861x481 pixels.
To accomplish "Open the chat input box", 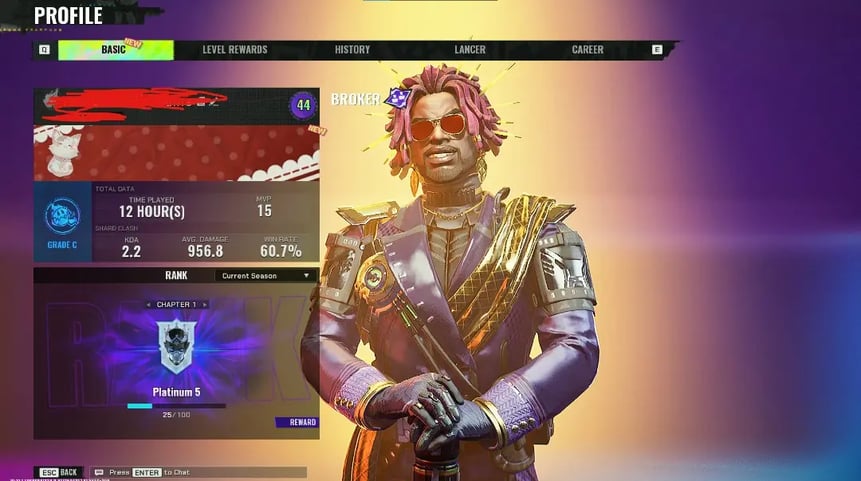I will click(x=200, y=472).
